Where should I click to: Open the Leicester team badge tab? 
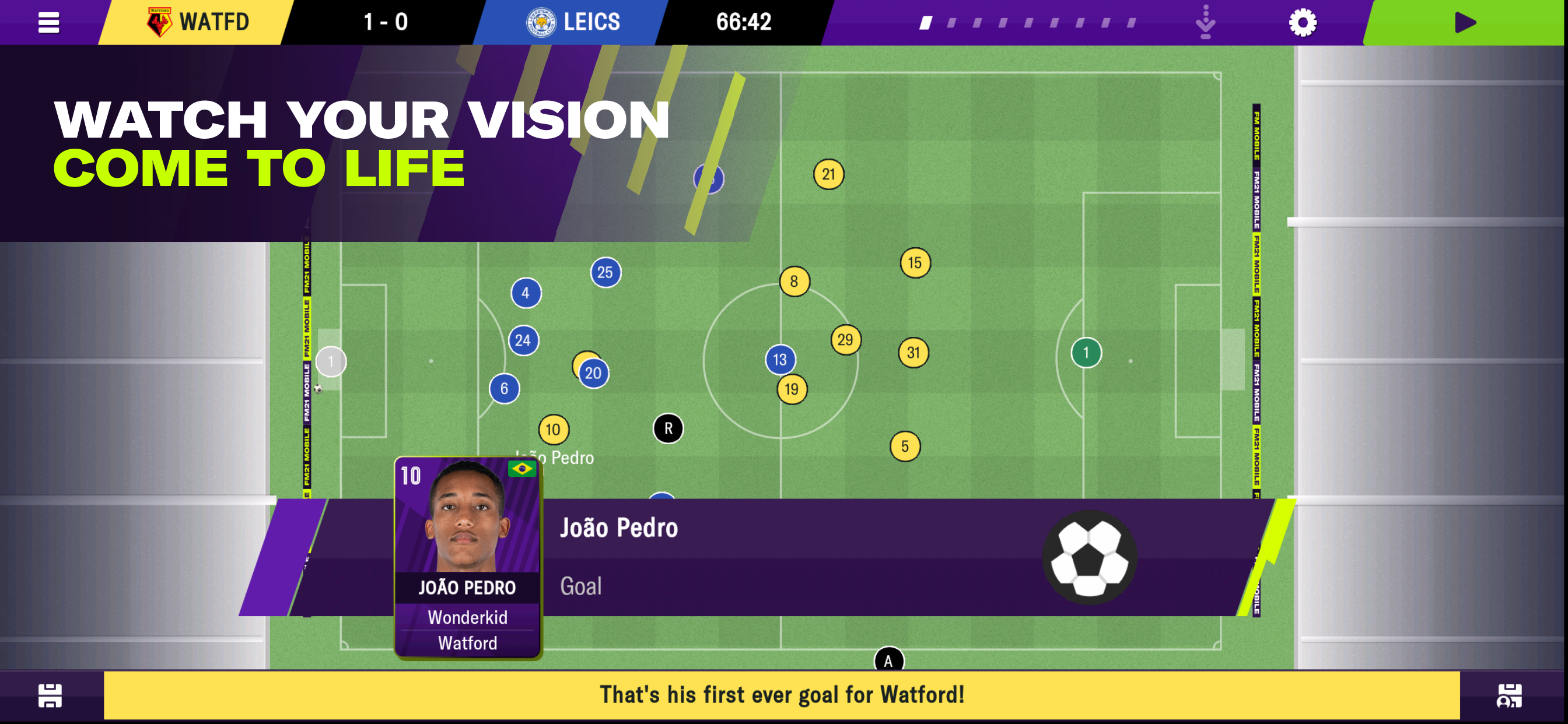pos(572,23)
